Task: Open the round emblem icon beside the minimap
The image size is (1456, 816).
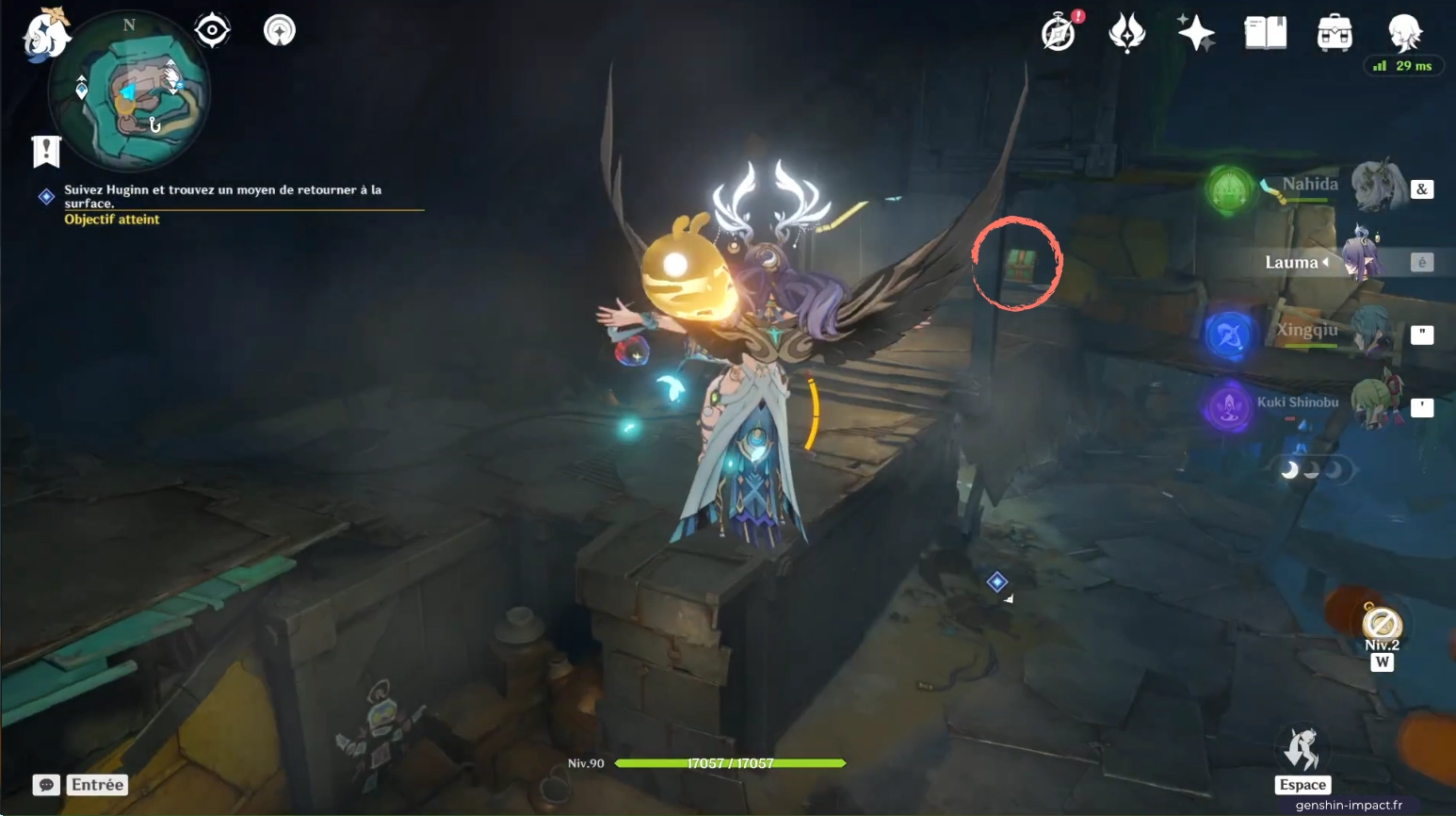Action: click(x=279, y=31)
